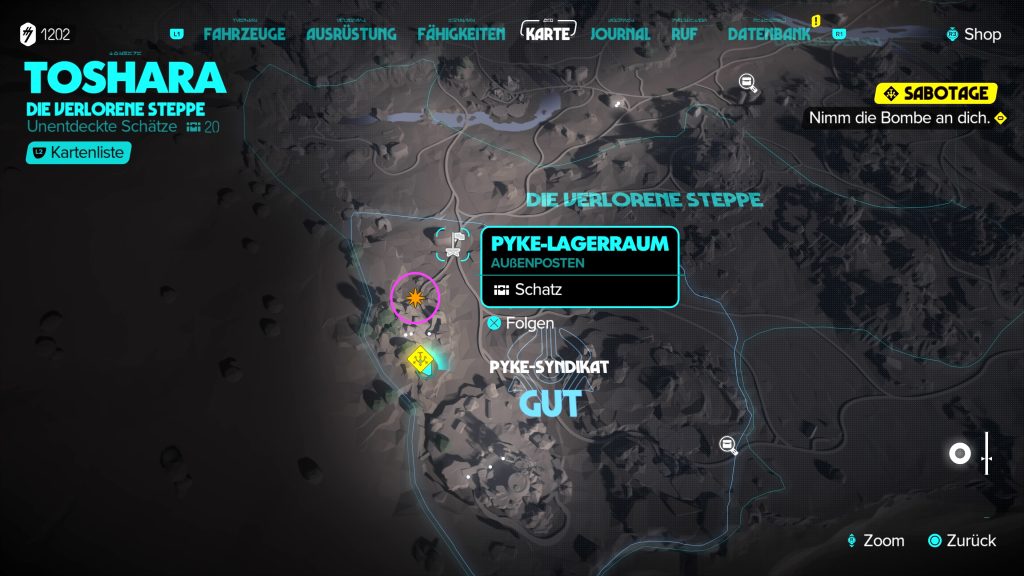
Task: Switch to the Journal tab
Action: (620, 34)
